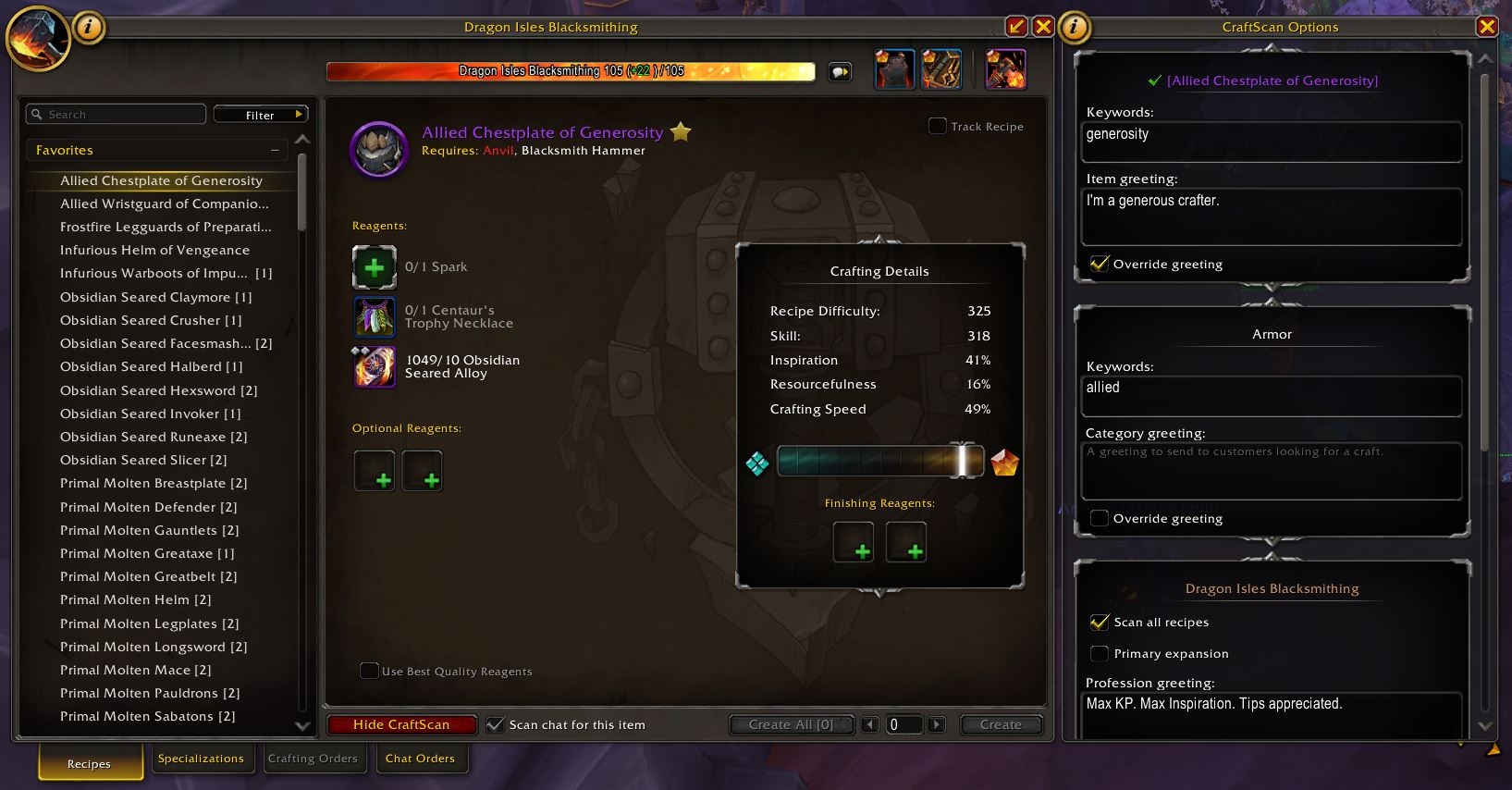Collapse the Favorites list
This screenshot has height=790, width=1512.
coord(275,149)
